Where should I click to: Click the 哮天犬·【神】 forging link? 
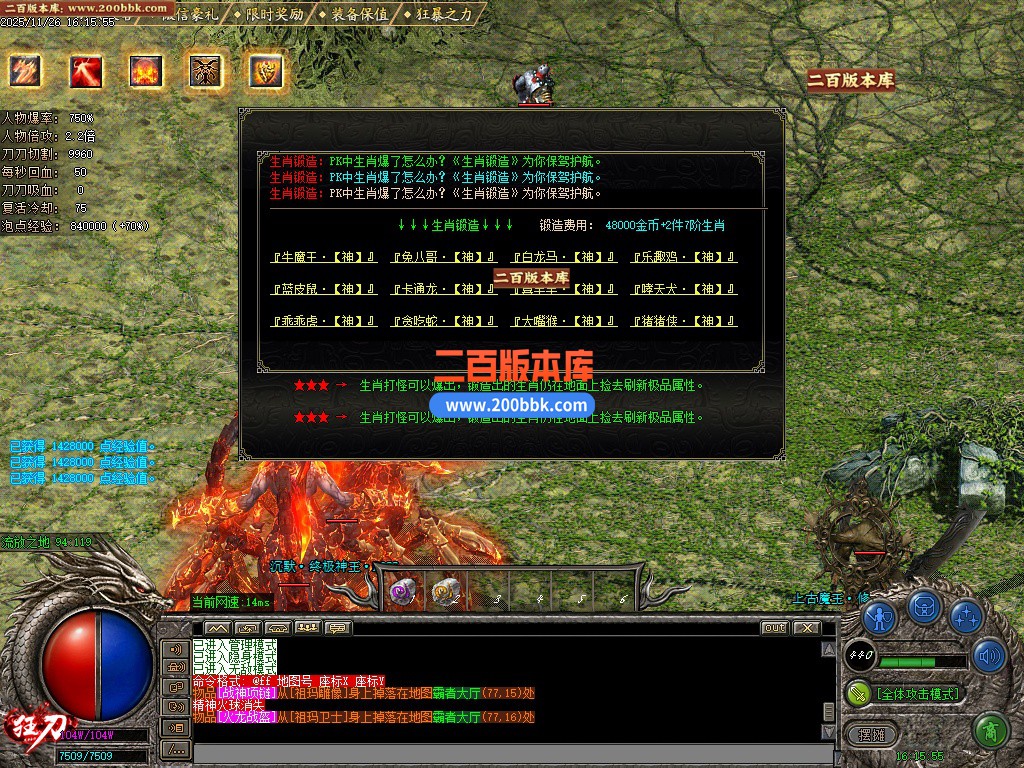click(684, 289)
